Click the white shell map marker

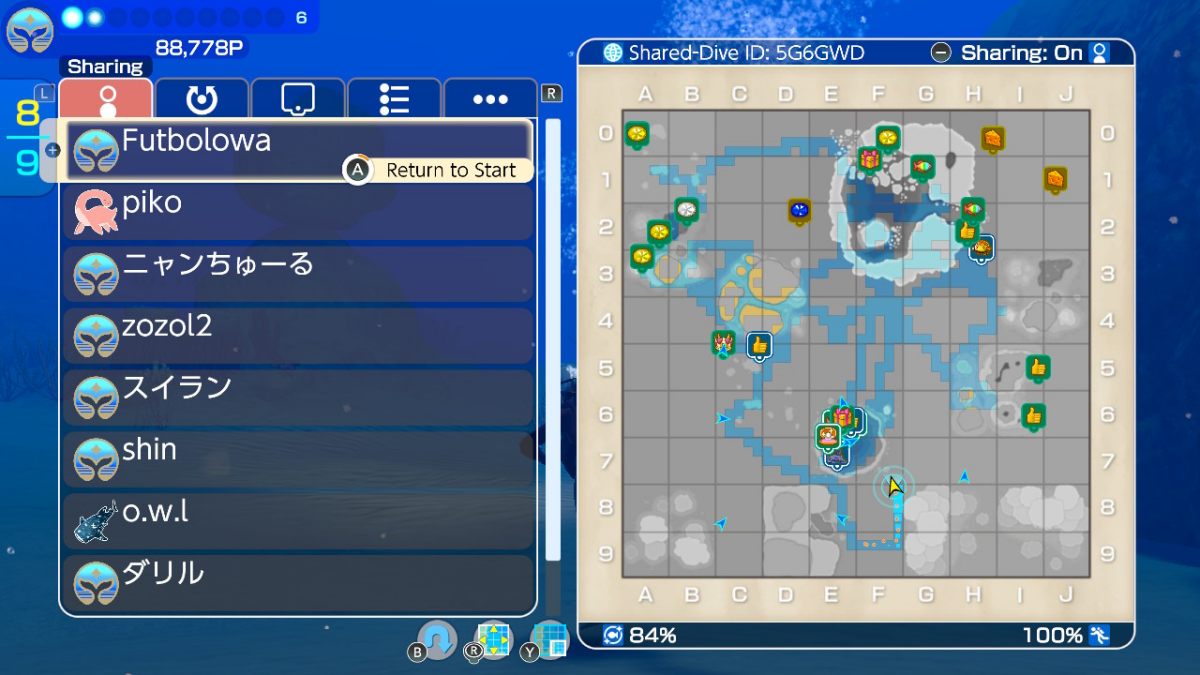point(686,209)
